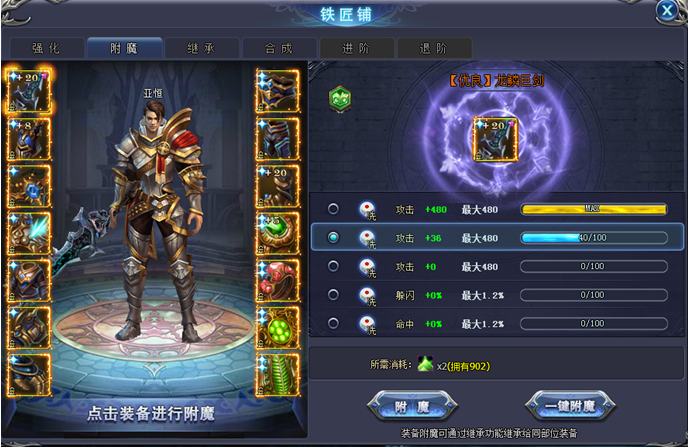Select the 攻击 +0 attribute radio button

coord(333,267)
